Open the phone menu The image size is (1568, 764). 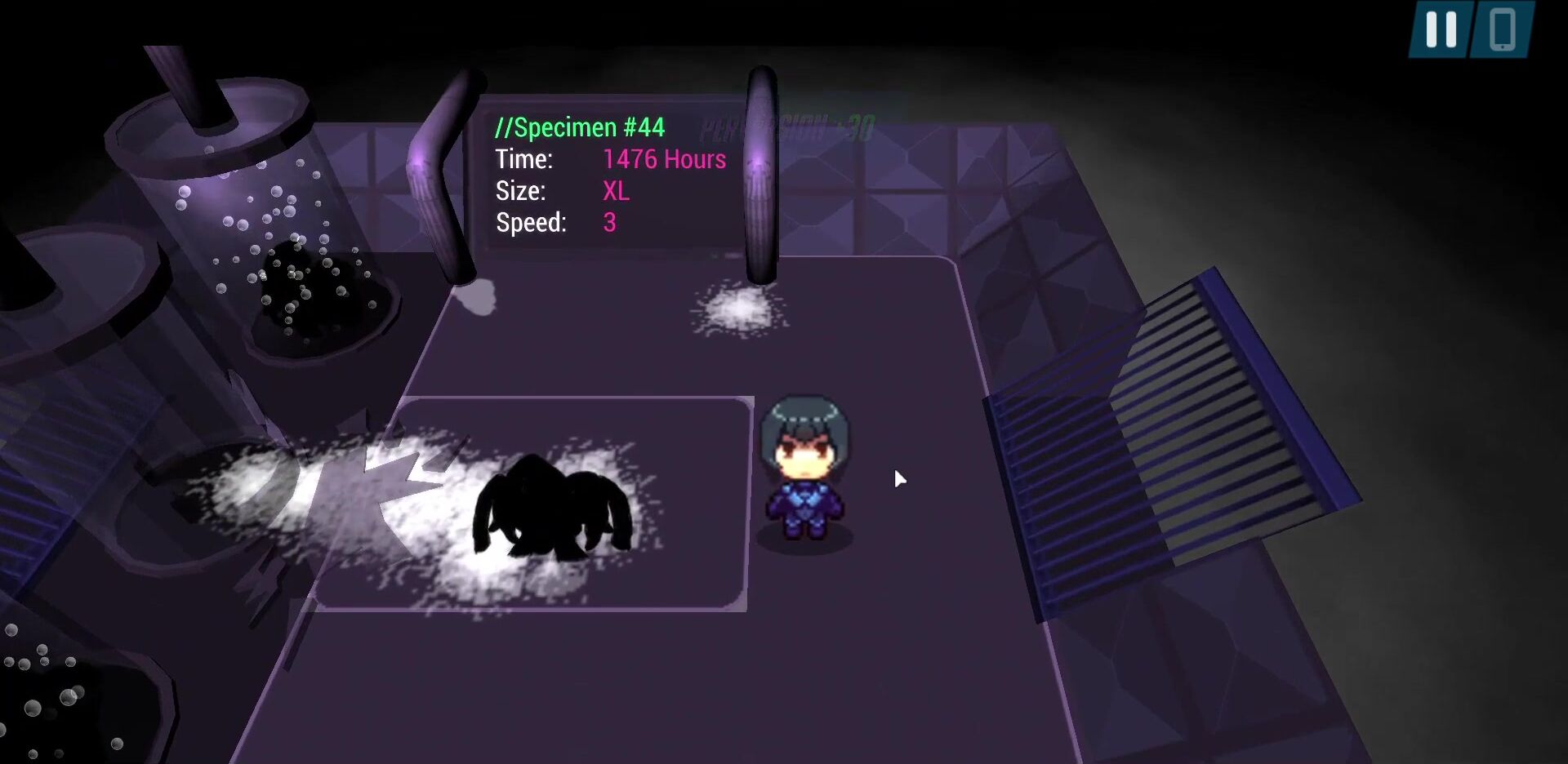(x=1502, y=29)
